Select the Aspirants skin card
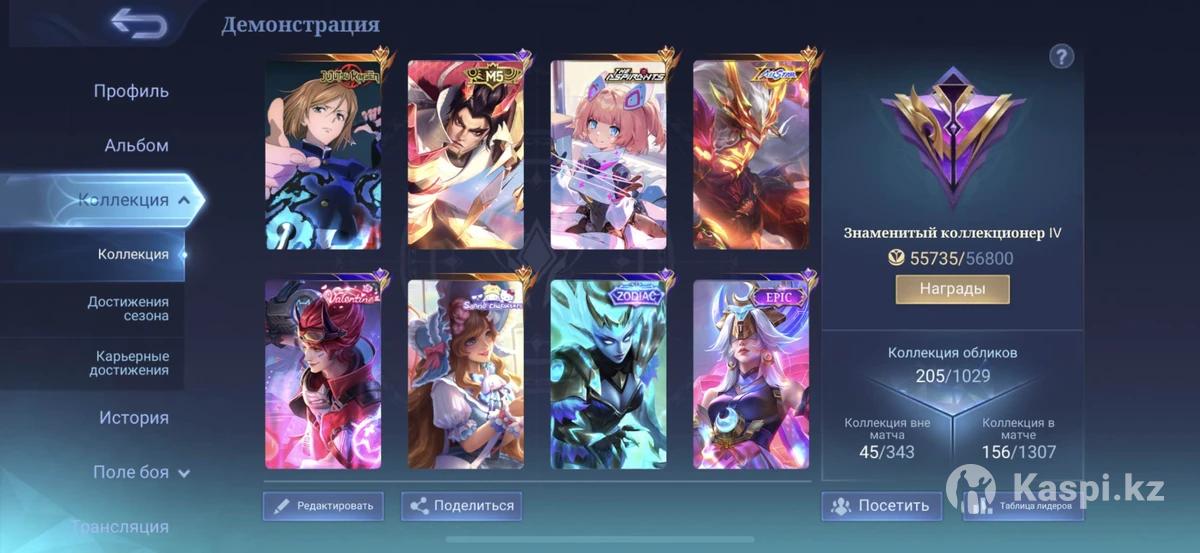The image size is (1200, 553). point(608,155)
